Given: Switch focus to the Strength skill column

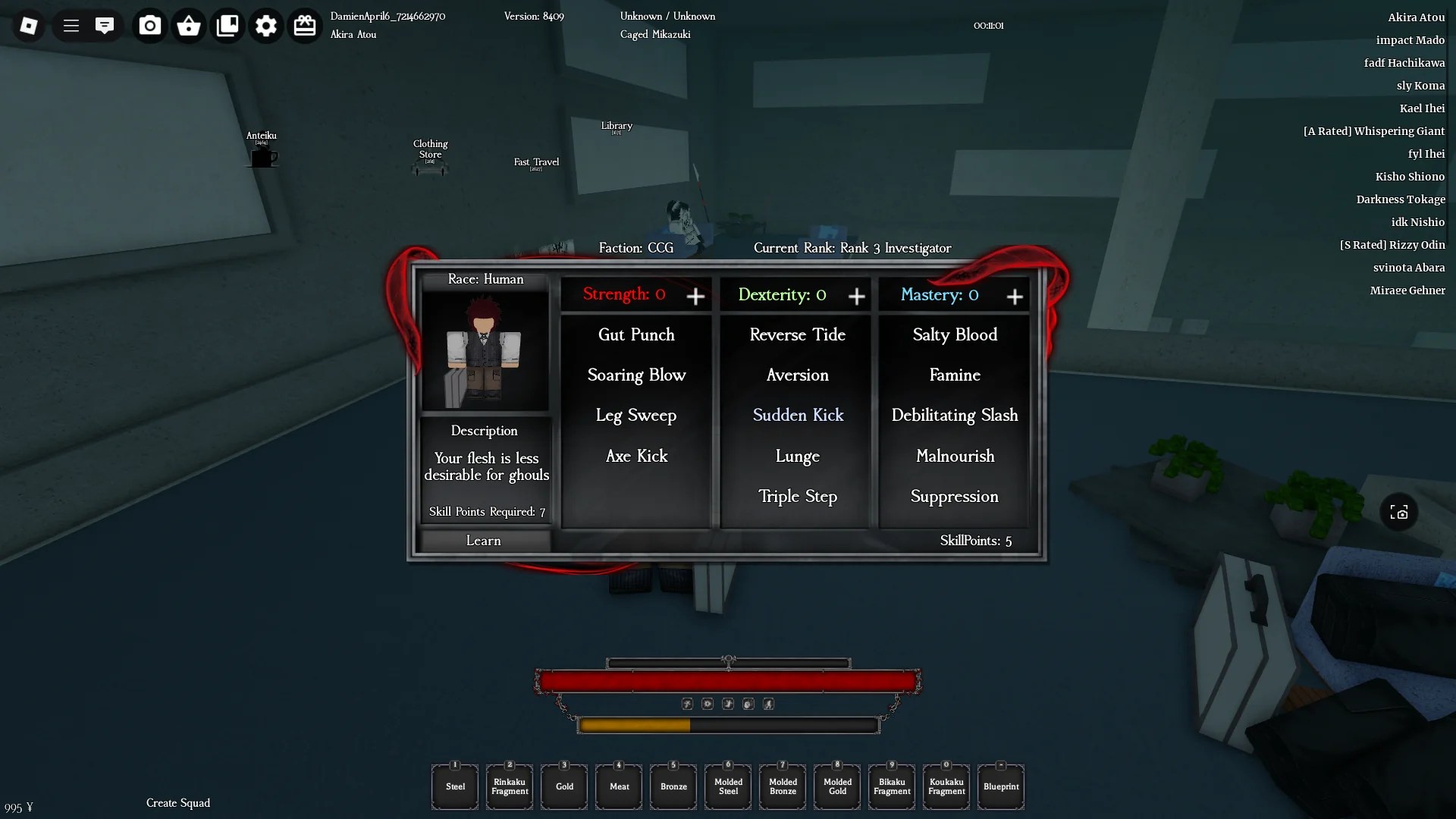Looking at the screenshot, I should click(623, 294).
